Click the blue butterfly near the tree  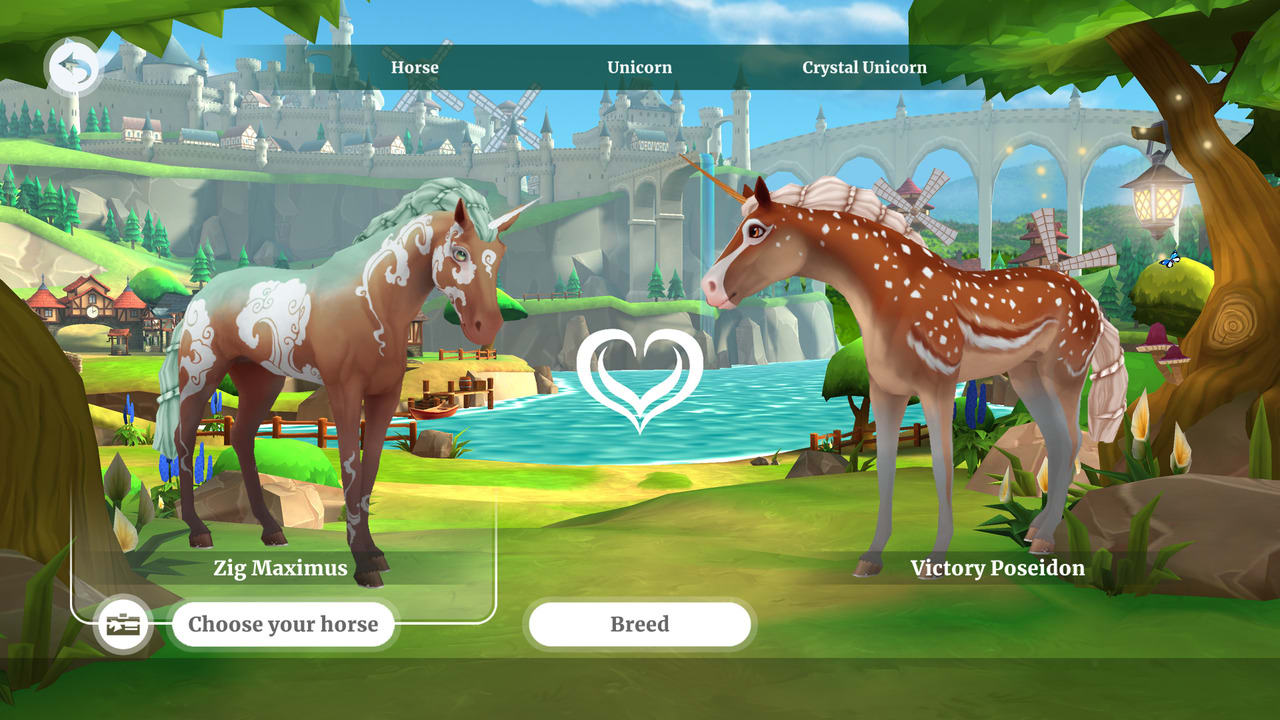[1170, 258]
